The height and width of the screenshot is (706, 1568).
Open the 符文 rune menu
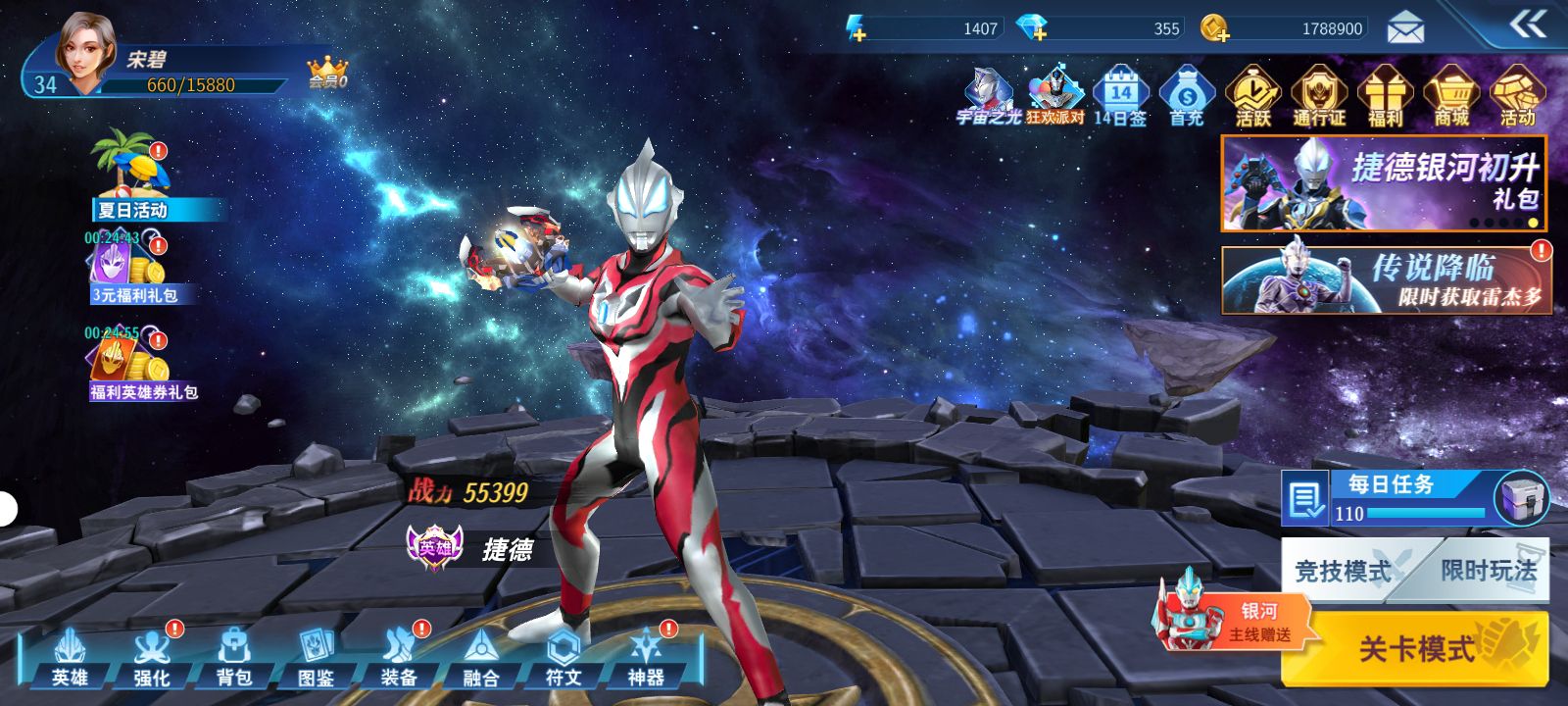tap(563, 659)
